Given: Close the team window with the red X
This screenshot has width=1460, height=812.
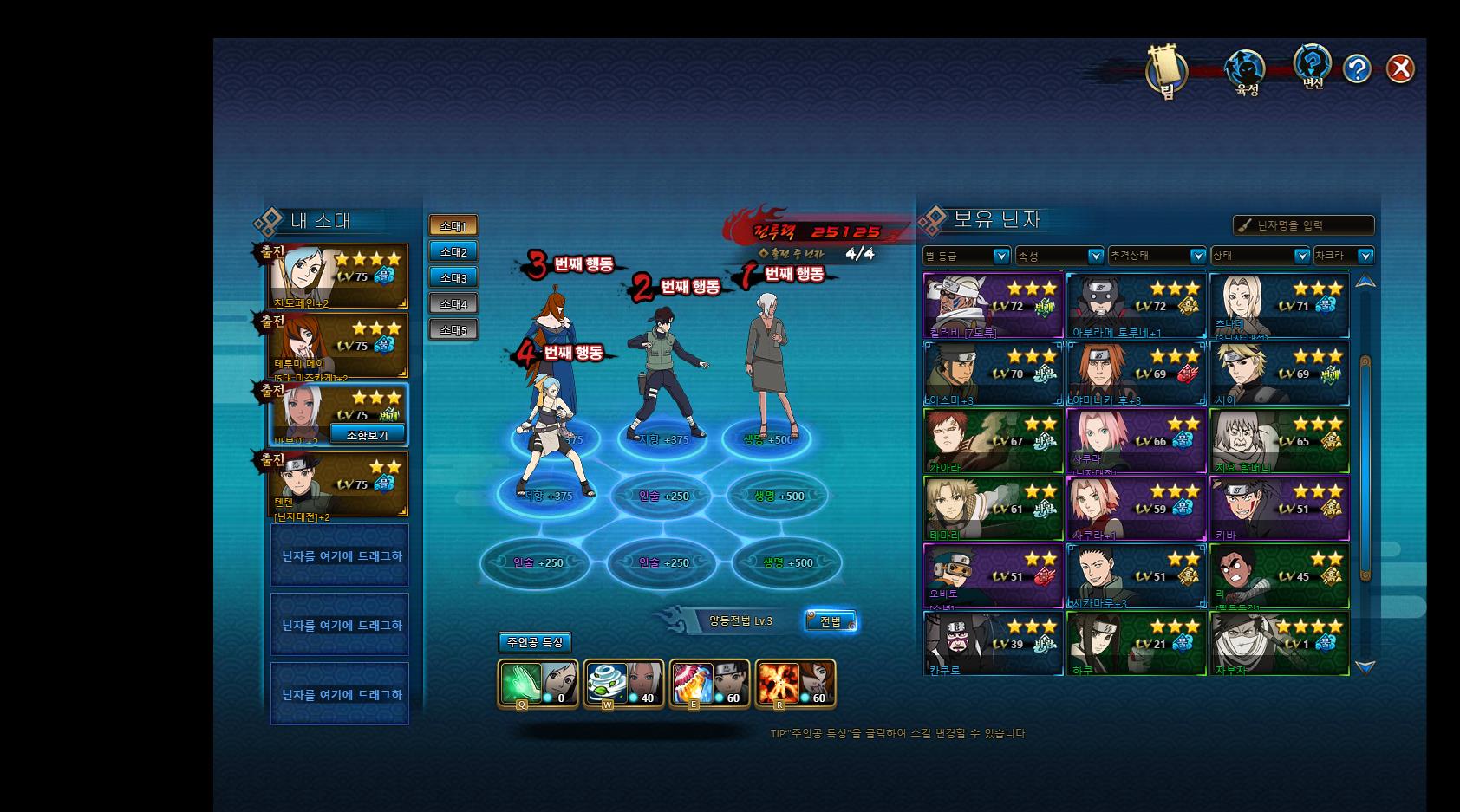Looking at the screenshot, I should click(1399, 68).
